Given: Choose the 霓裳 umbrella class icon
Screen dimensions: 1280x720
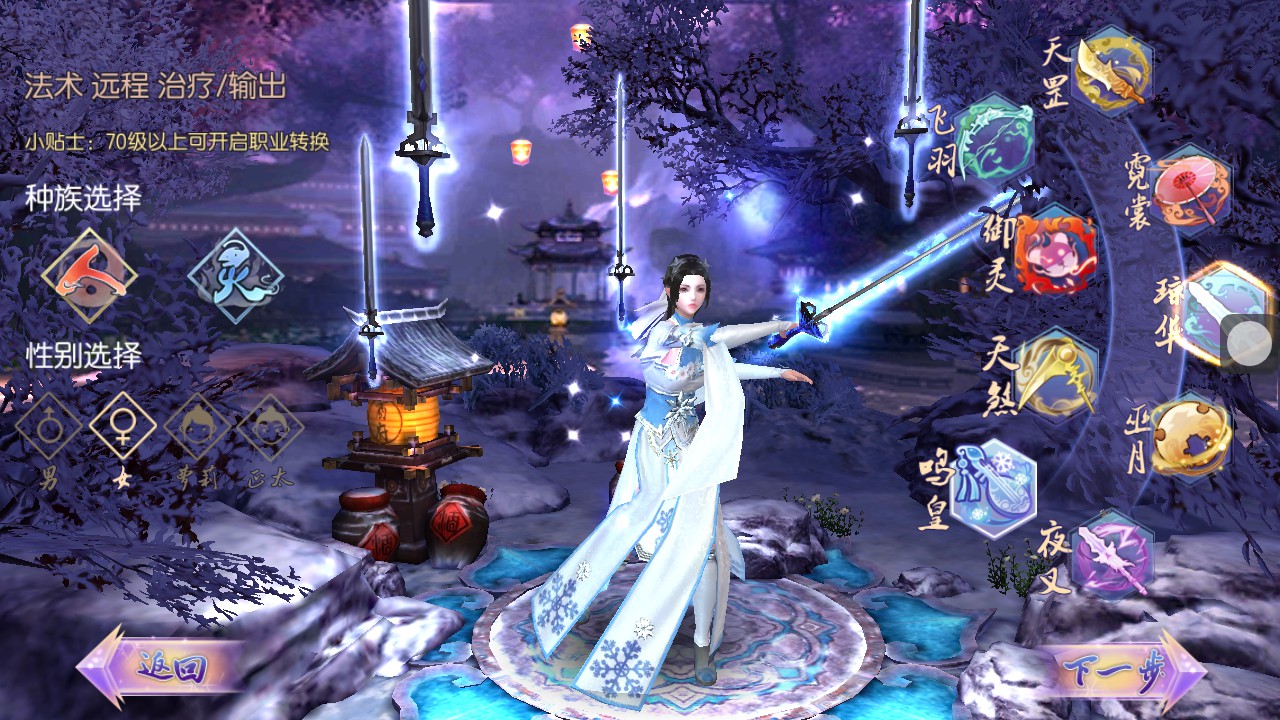Looking at the screenshot, I should 1189,190.
